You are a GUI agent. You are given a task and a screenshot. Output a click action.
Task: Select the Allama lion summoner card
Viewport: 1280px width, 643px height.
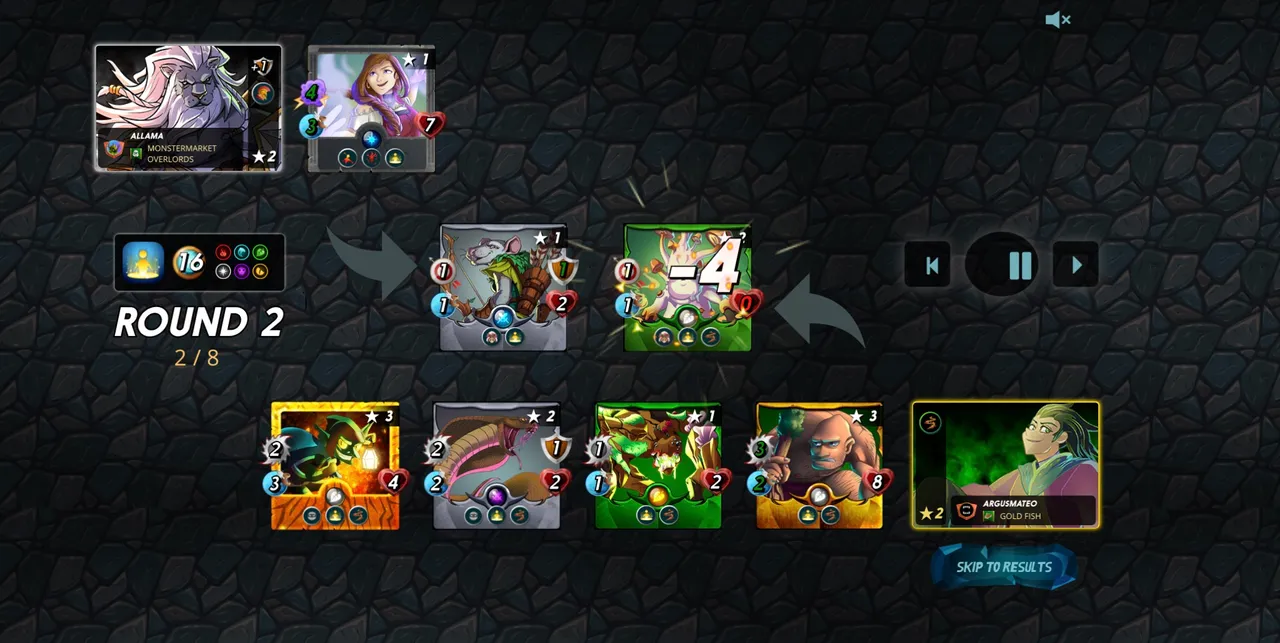click(188, 108)
